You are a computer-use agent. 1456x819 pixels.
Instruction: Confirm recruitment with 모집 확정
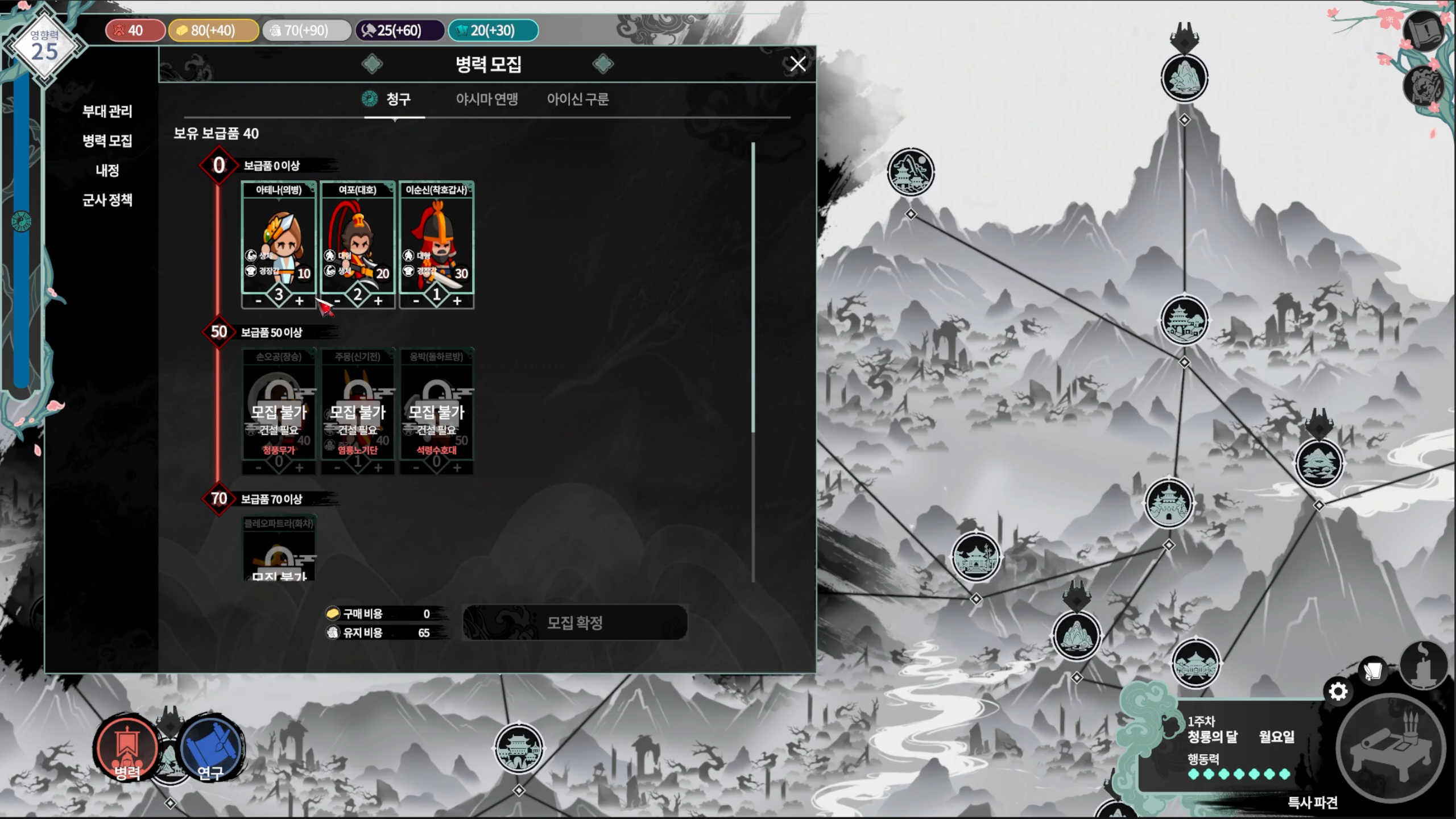tap(574, 623)
